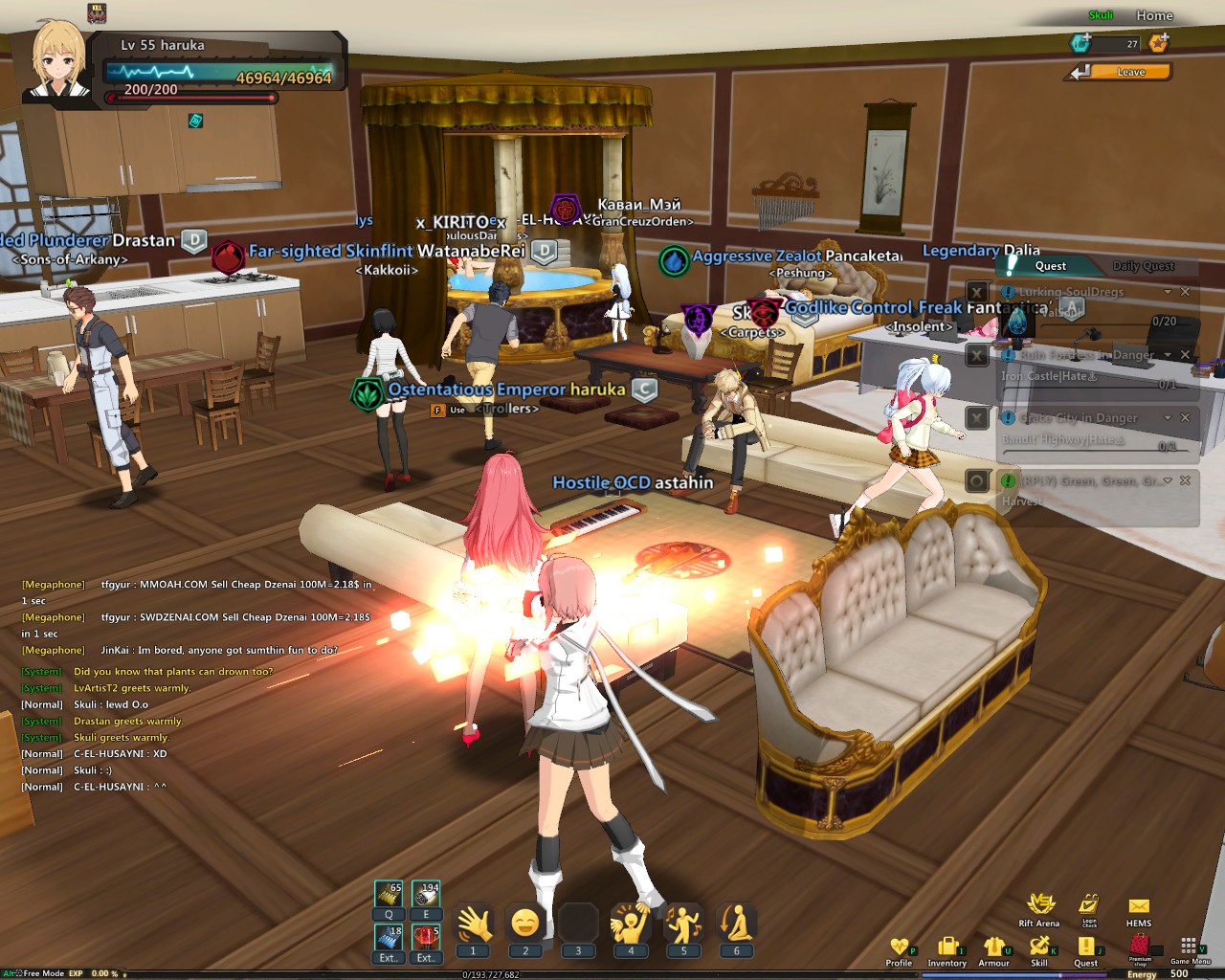Viewport: 1225px width, 980px height.
Task: Open the Quest log icon
Action: pyautogui.click(x=1085, y=948)
